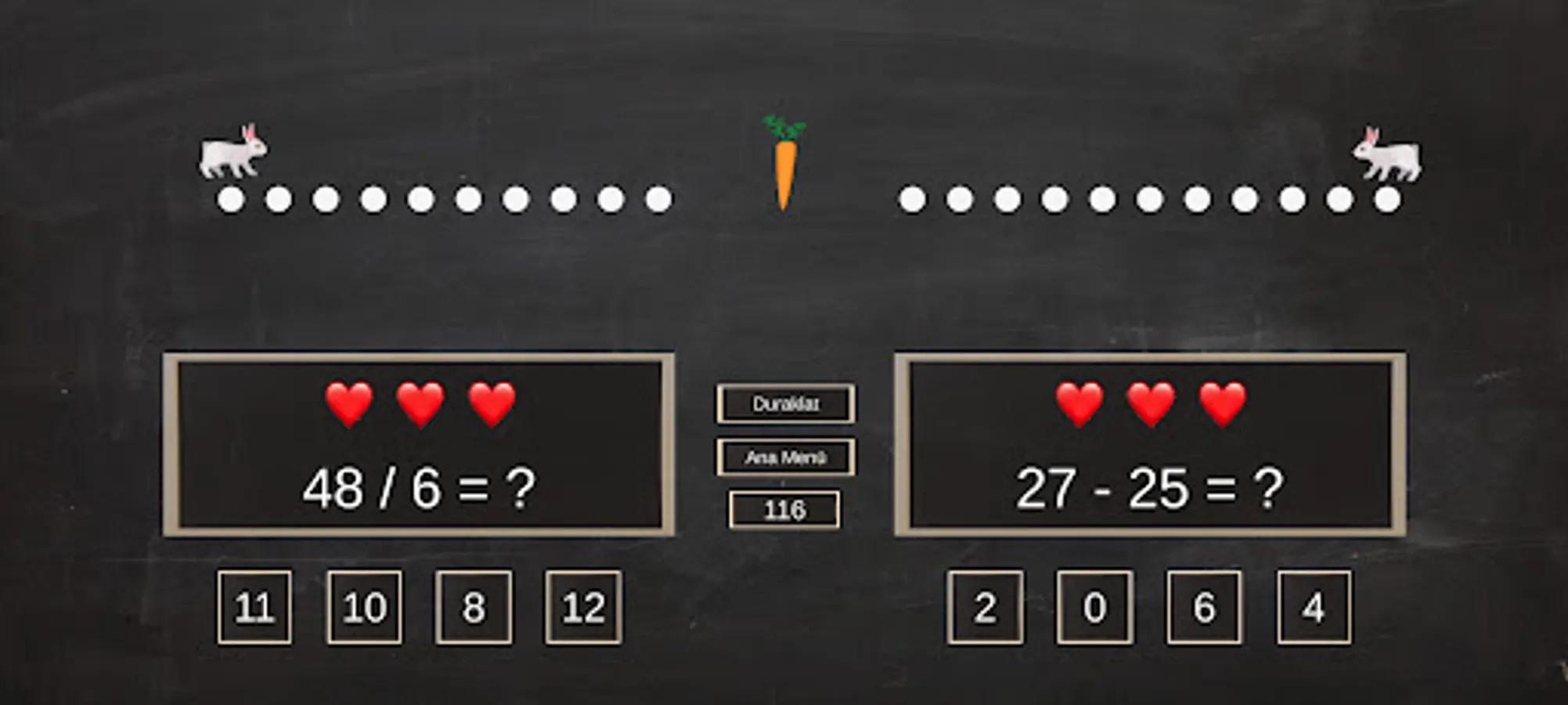This screenshot has width=1568, height=705.
Task: Click the rabbit emoji on the left track
Action: tap(232, 151)
